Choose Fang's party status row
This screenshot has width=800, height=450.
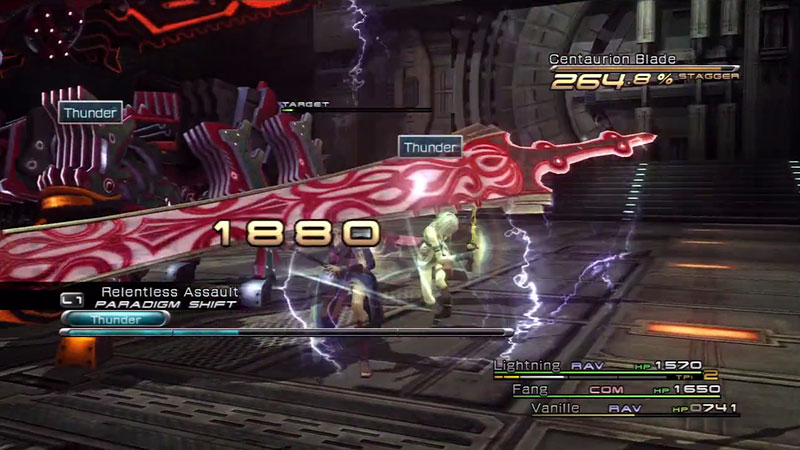tap(620, 388)
